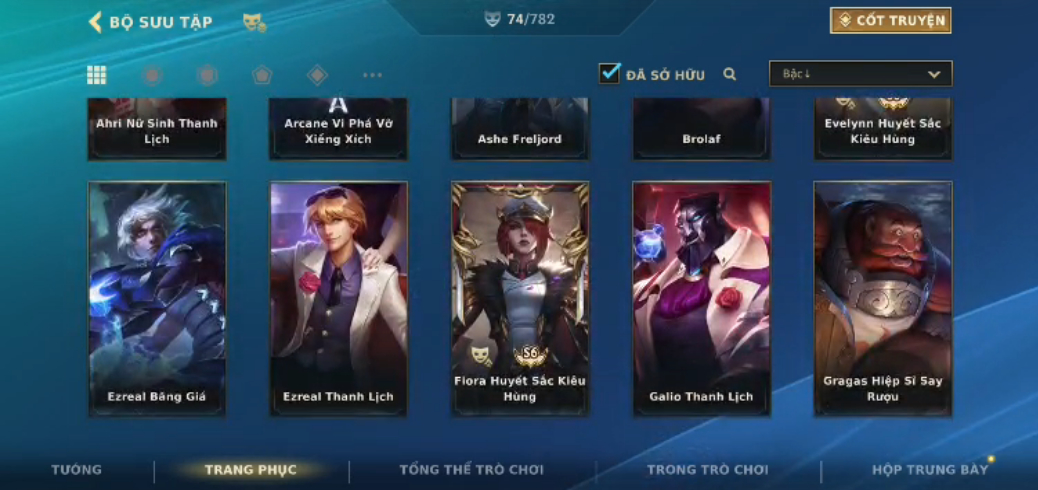Select the Ezreal Băng Giá skin card

[157, 297]
